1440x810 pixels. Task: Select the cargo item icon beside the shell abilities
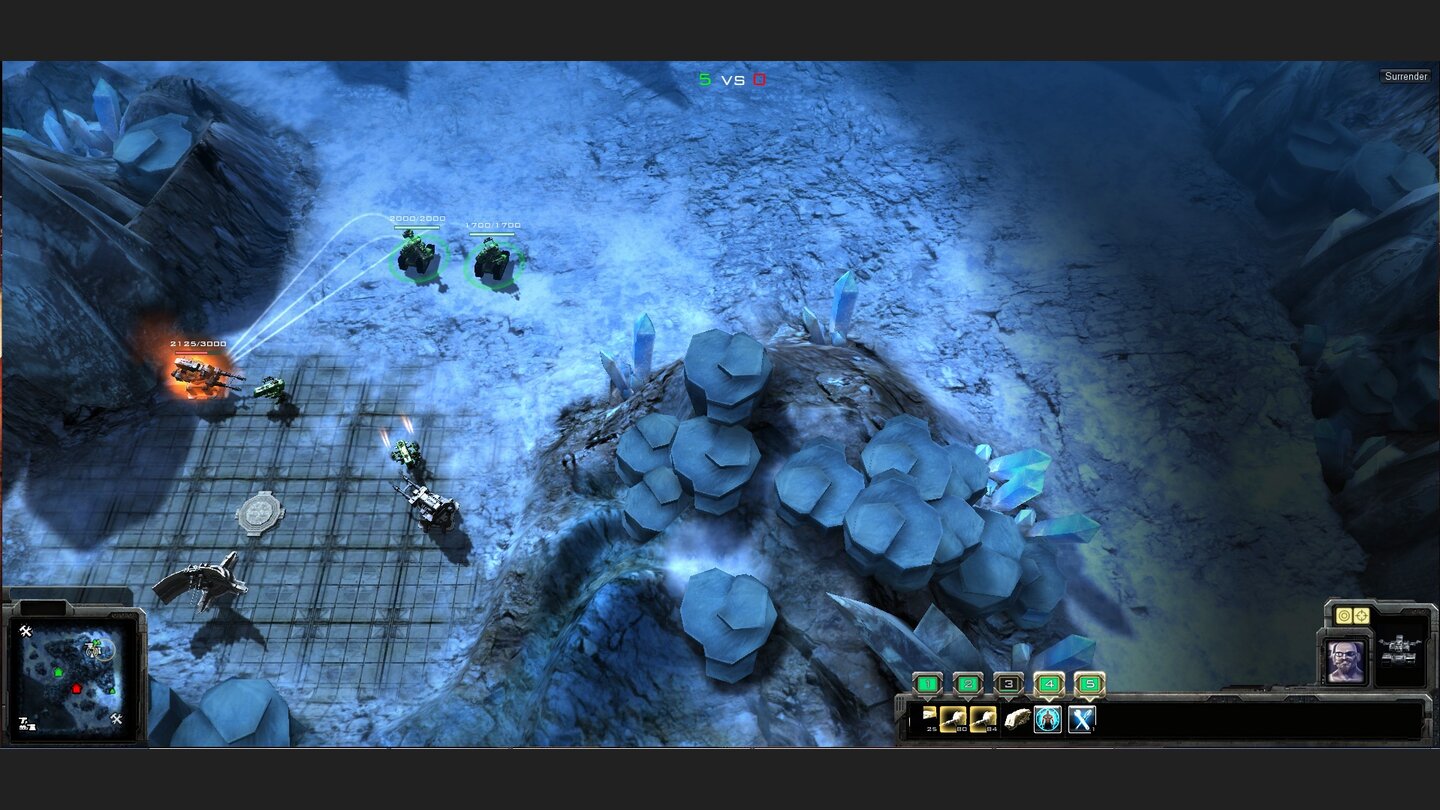pos(1018,718)
